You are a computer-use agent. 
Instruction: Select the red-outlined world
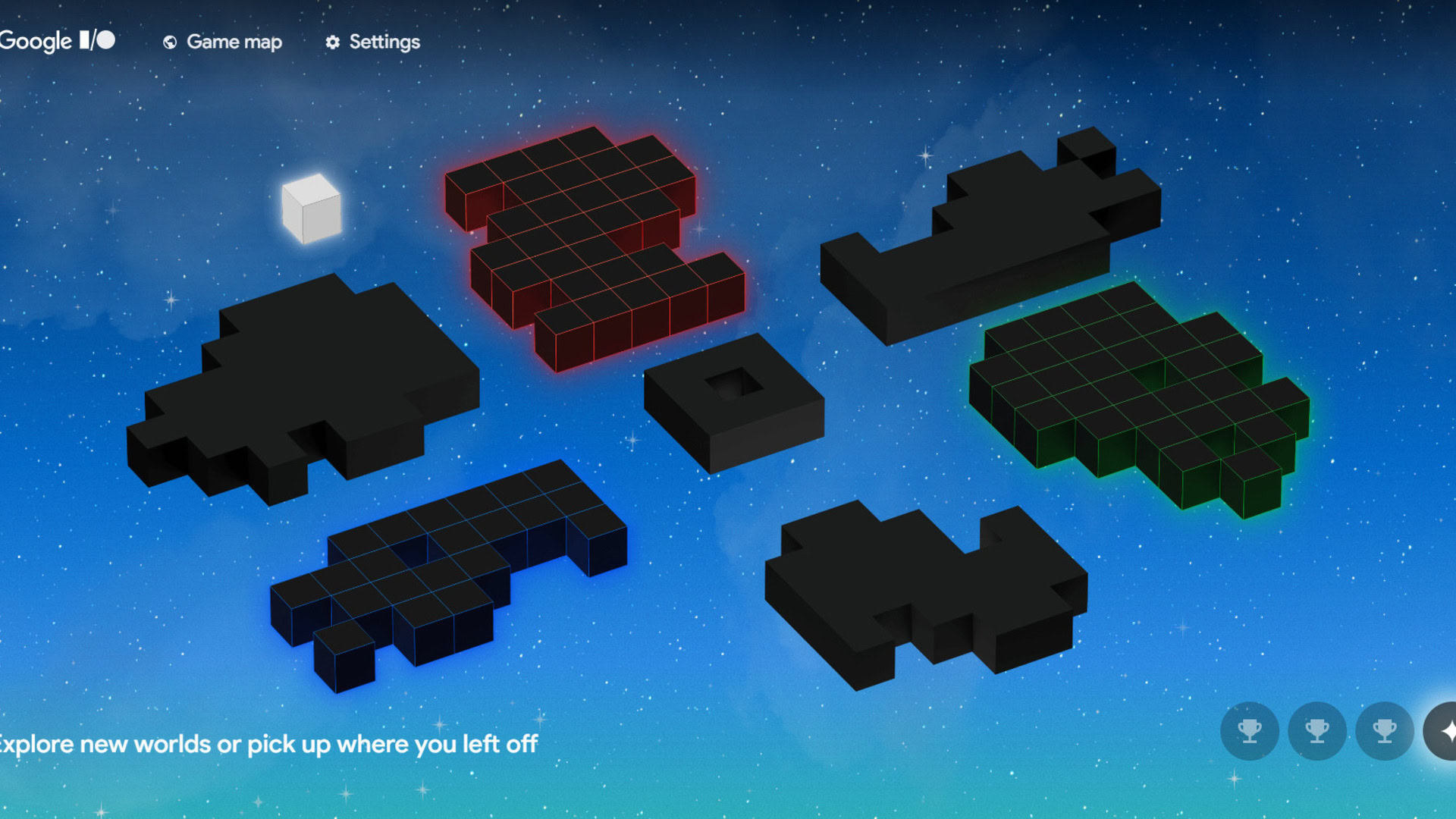click(x=591, y=243)
